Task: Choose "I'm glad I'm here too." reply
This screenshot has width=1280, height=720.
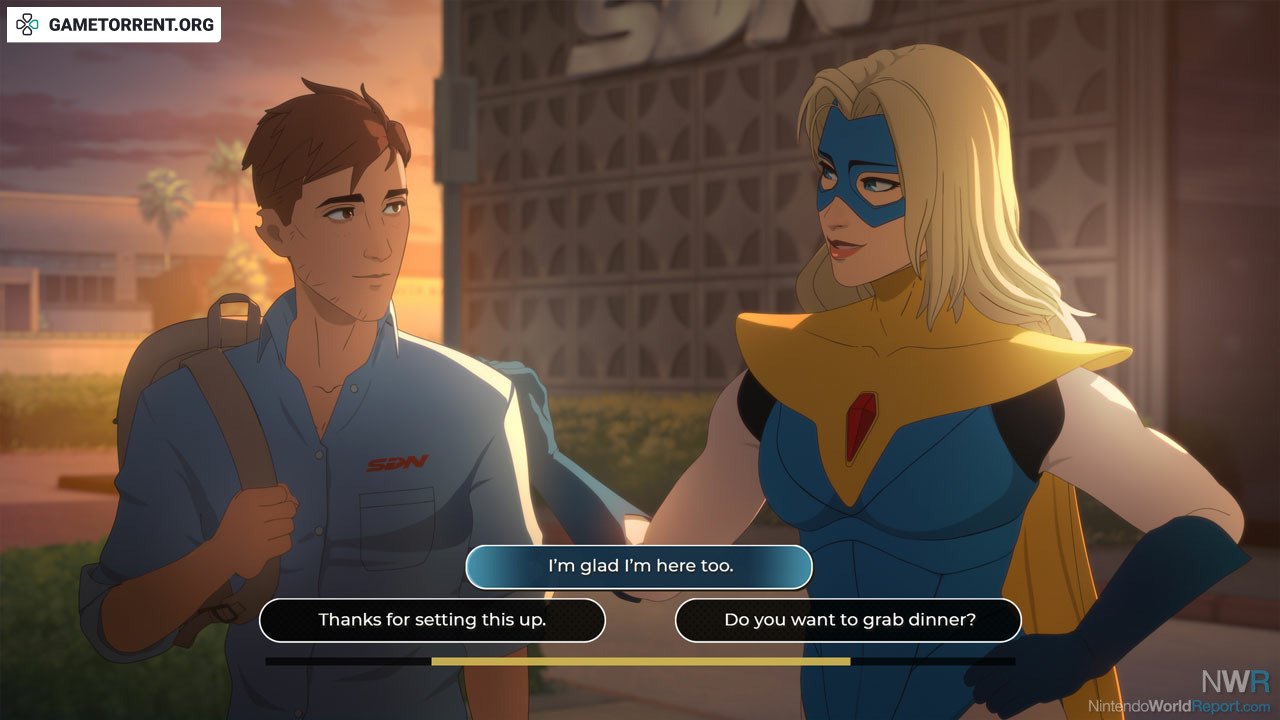Action: [639, 566]
